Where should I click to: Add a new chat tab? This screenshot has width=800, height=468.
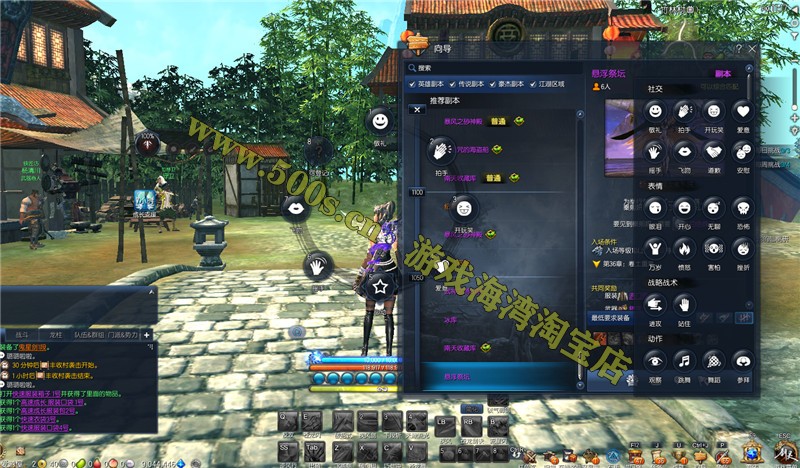pos(147,335)
